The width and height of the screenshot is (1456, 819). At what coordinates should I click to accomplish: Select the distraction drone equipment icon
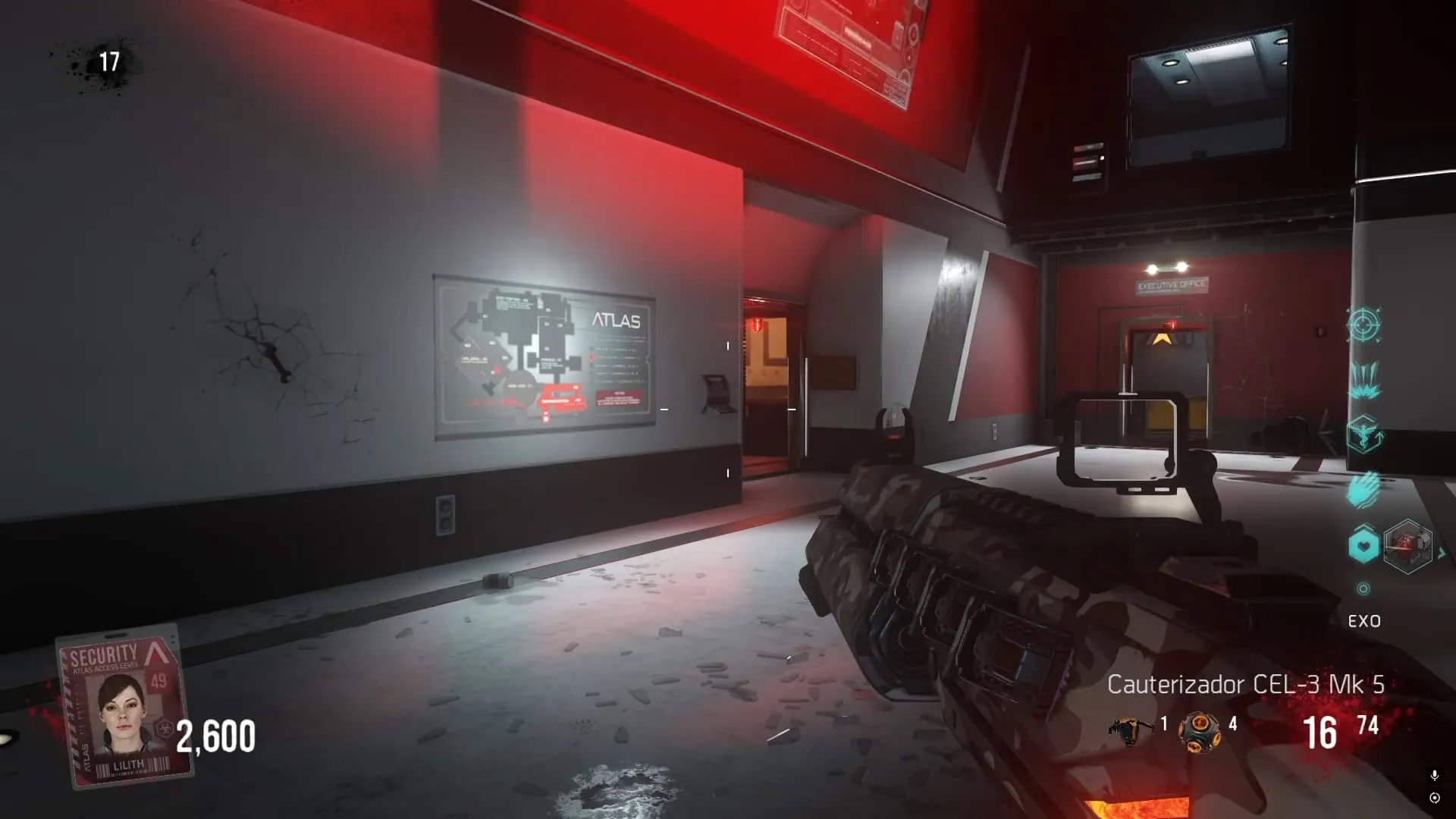point(1131,730)
